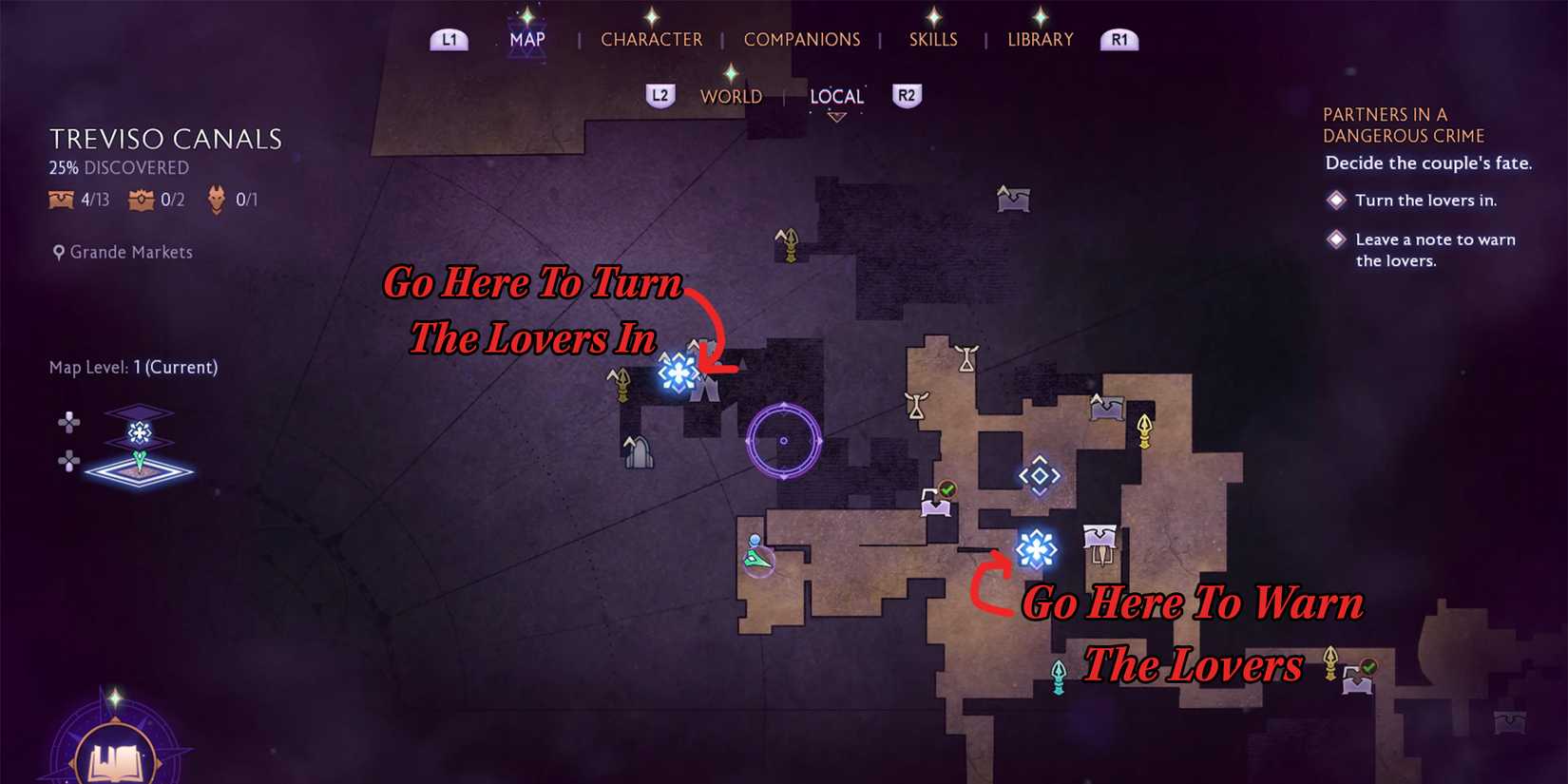Toggle the 'Turn the lovers in' objective
Image resolution: width=1568 pixels, height=784 pixels.
[1334, 200]
